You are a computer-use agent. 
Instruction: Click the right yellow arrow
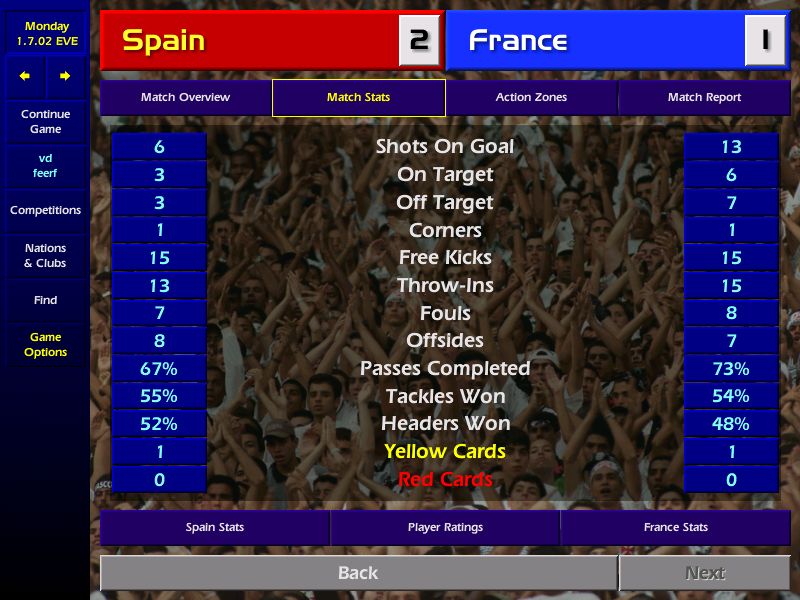[x=65, y=76]
